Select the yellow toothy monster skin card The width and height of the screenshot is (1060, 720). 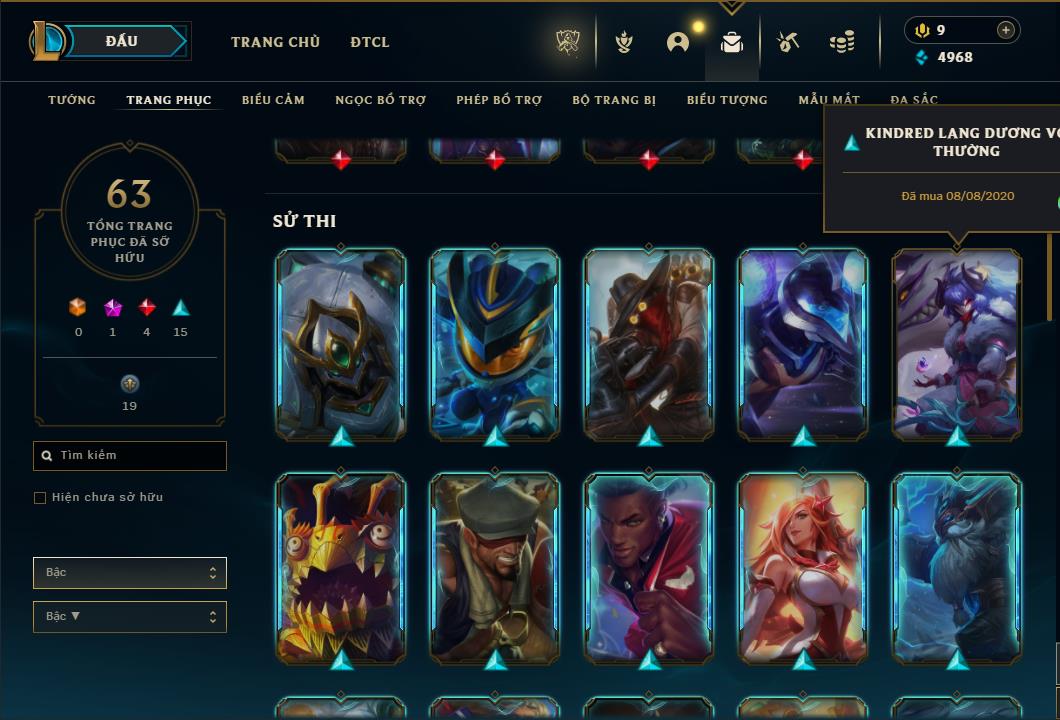tap(341, 568)
